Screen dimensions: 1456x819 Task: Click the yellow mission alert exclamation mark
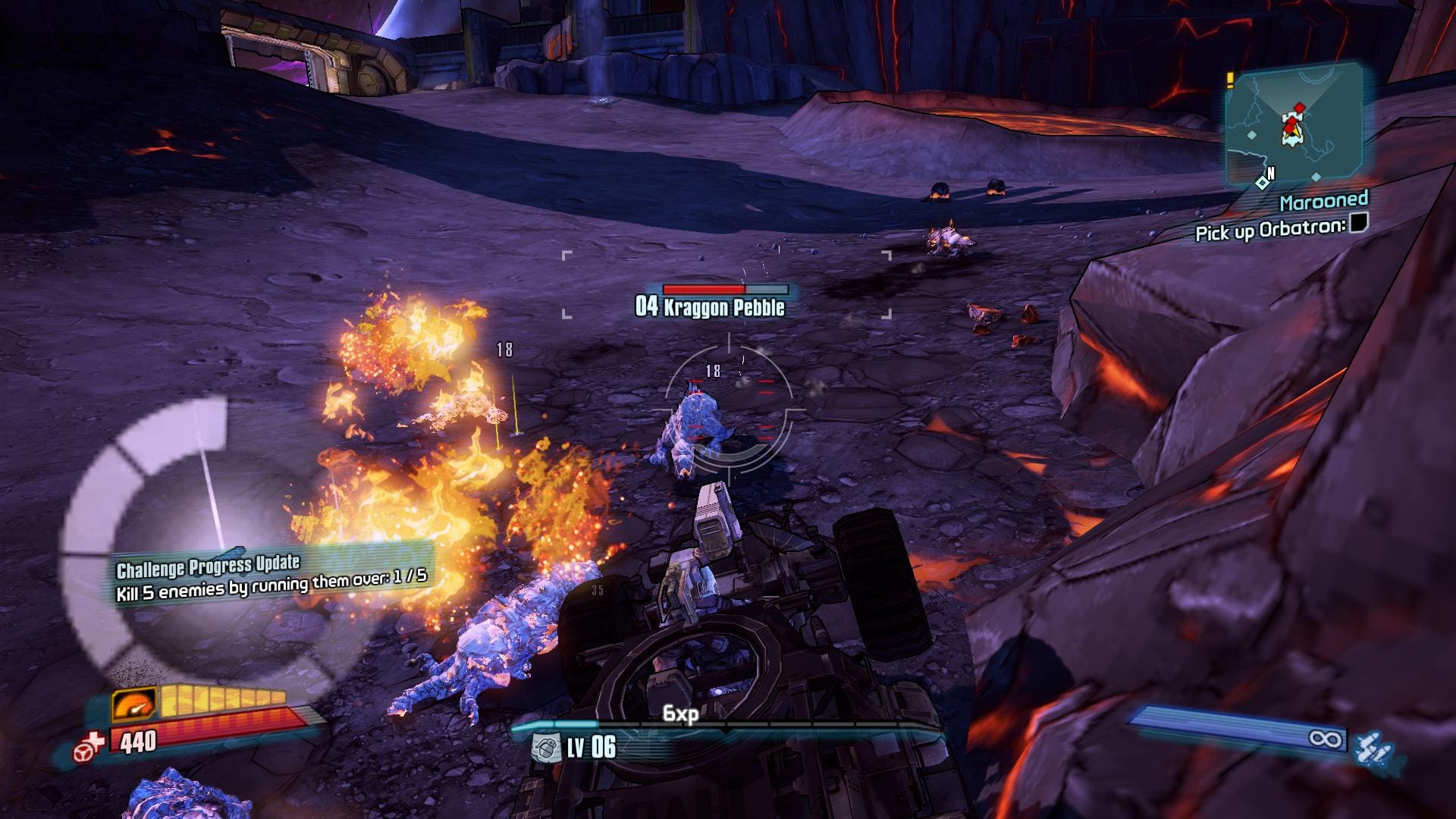[1232, 79]
